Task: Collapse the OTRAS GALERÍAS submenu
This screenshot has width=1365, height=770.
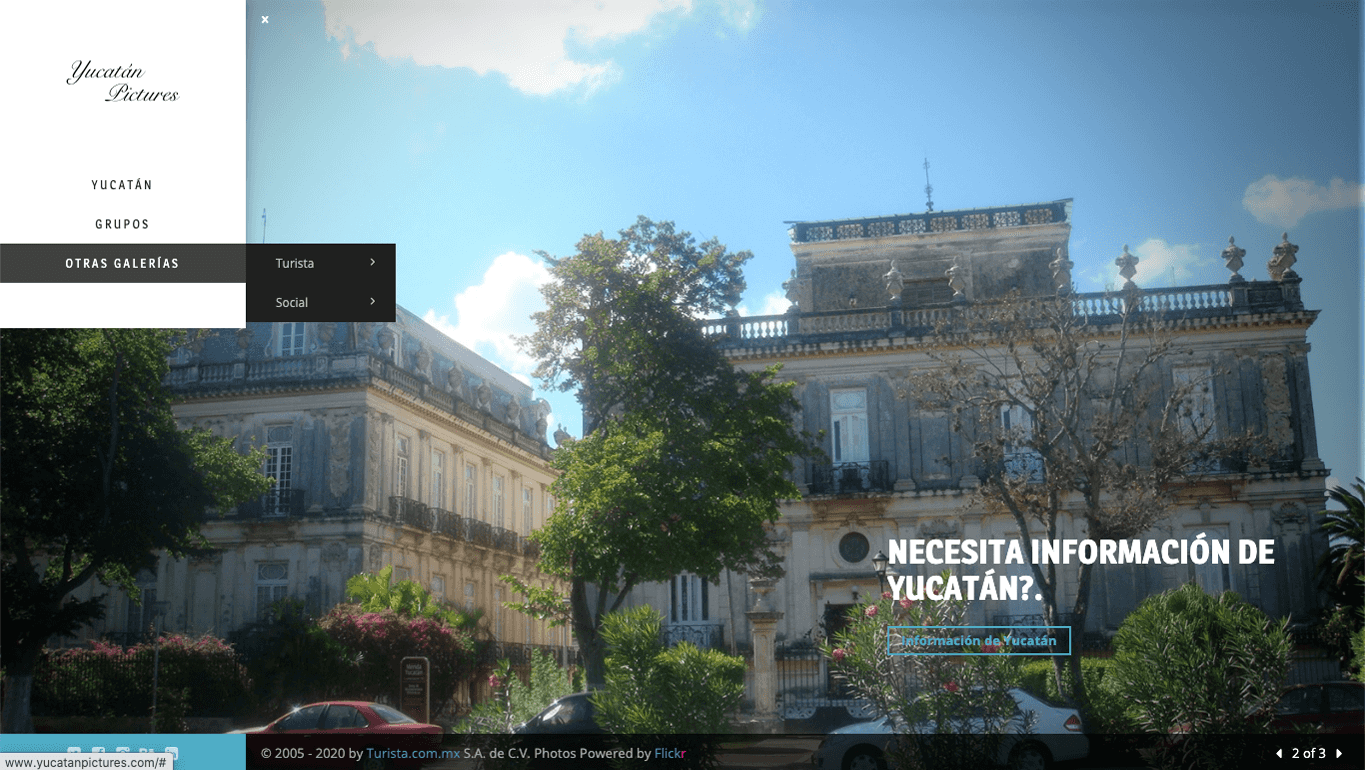Action: [x=122, y=263]
